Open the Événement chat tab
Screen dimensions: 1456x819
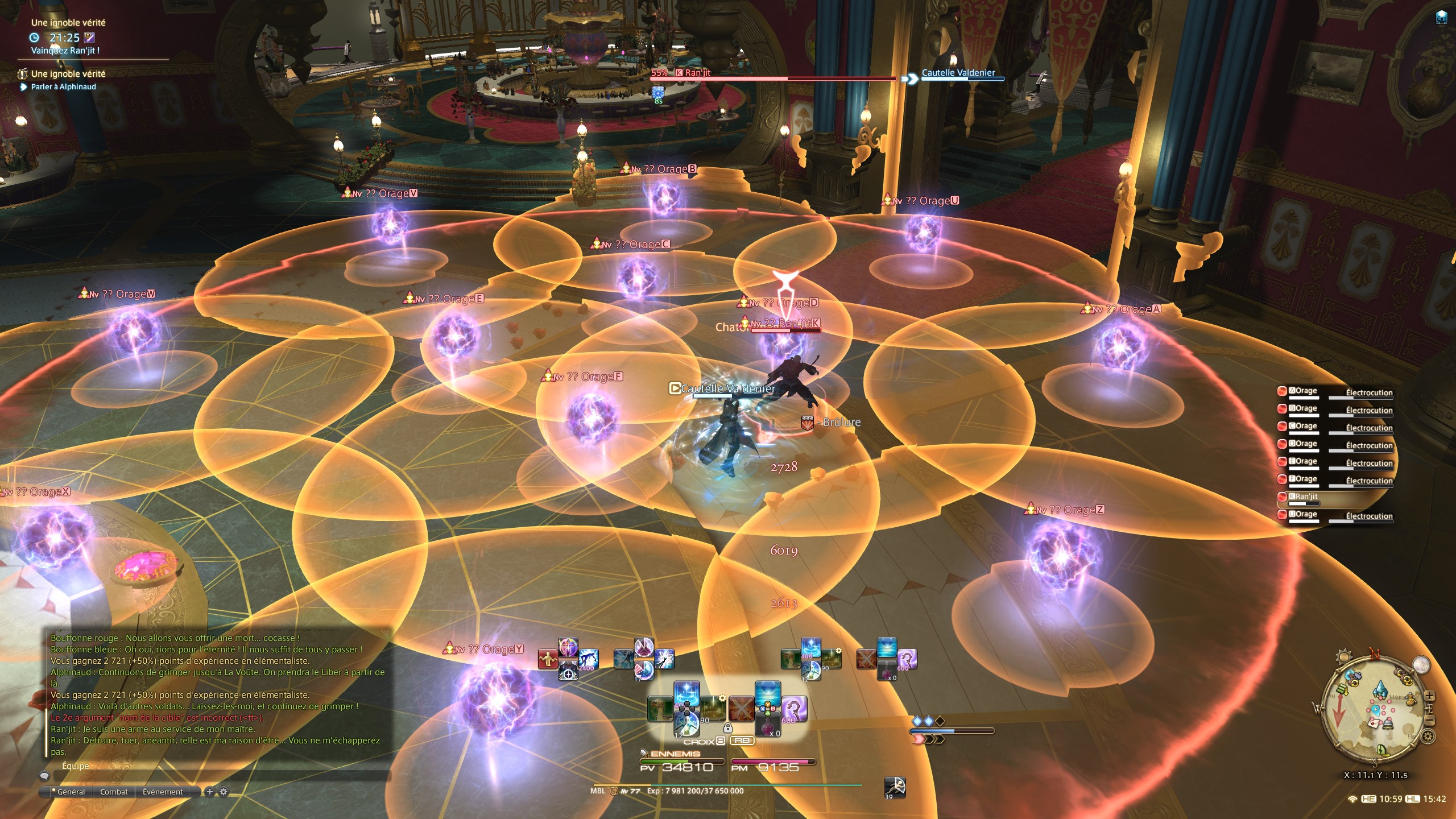pos(163,792)
